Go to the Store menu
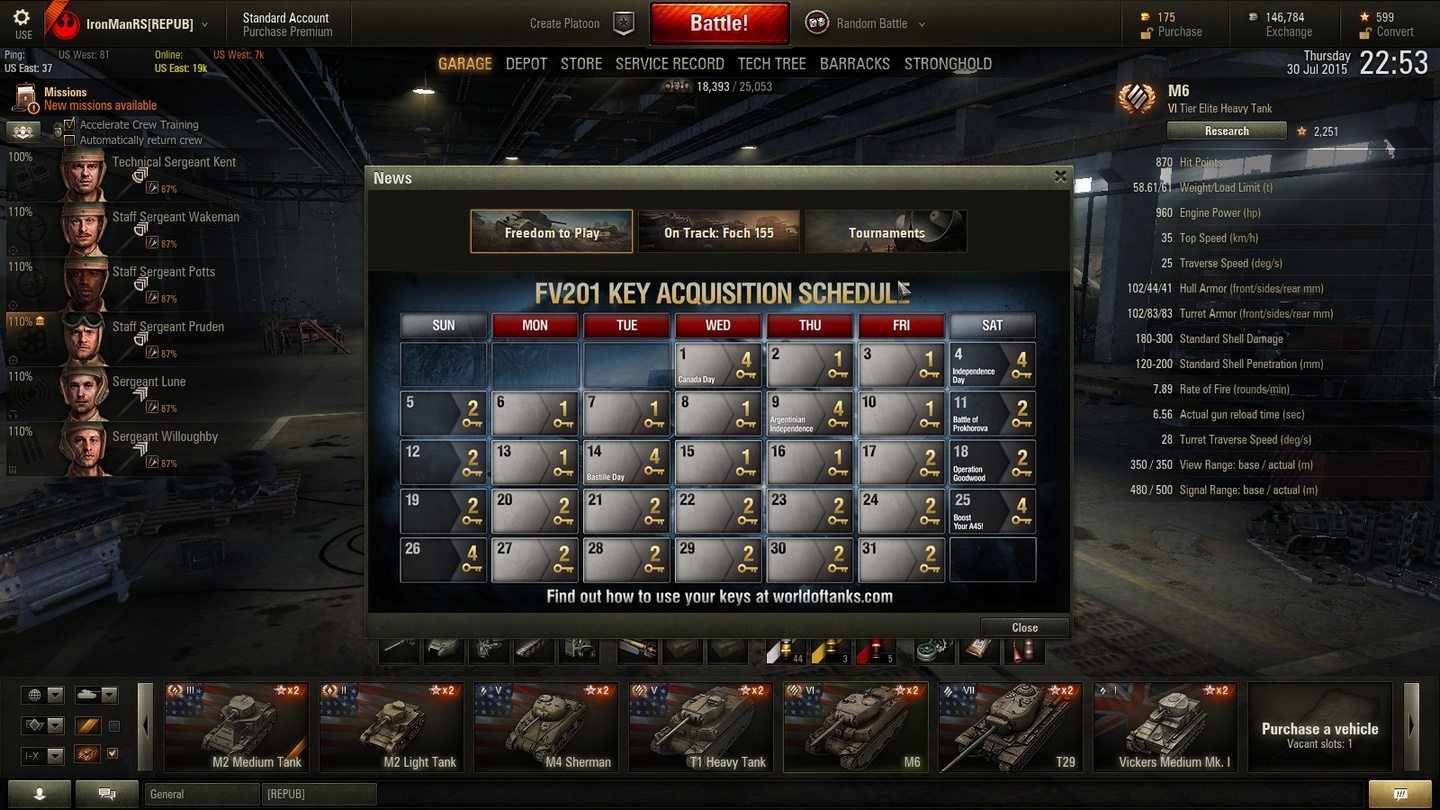This screenshot has width=1440, height=810. pos(581,63)
